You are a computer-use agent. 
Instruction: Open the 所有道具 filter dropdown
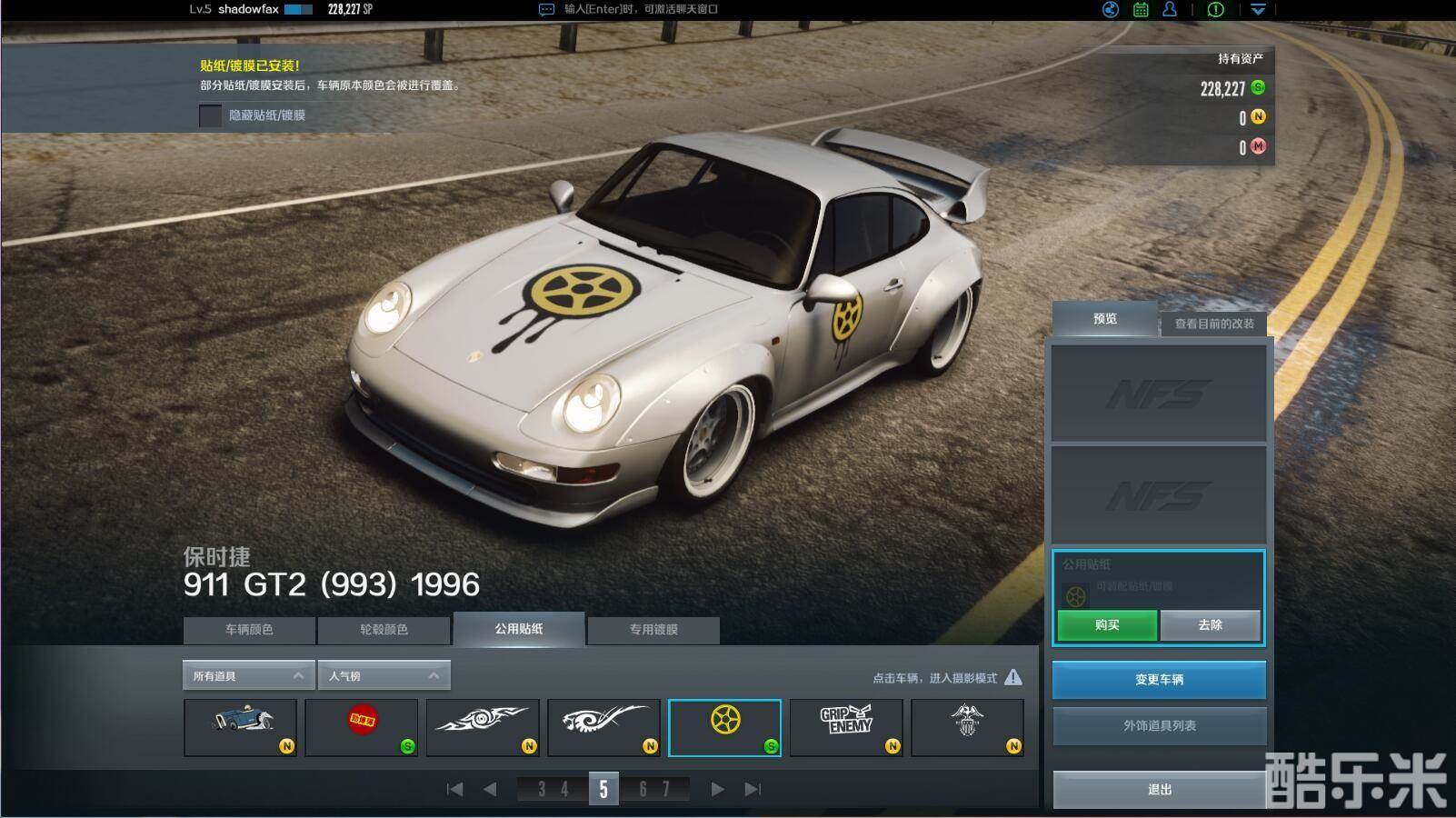(x=248, y=675)
